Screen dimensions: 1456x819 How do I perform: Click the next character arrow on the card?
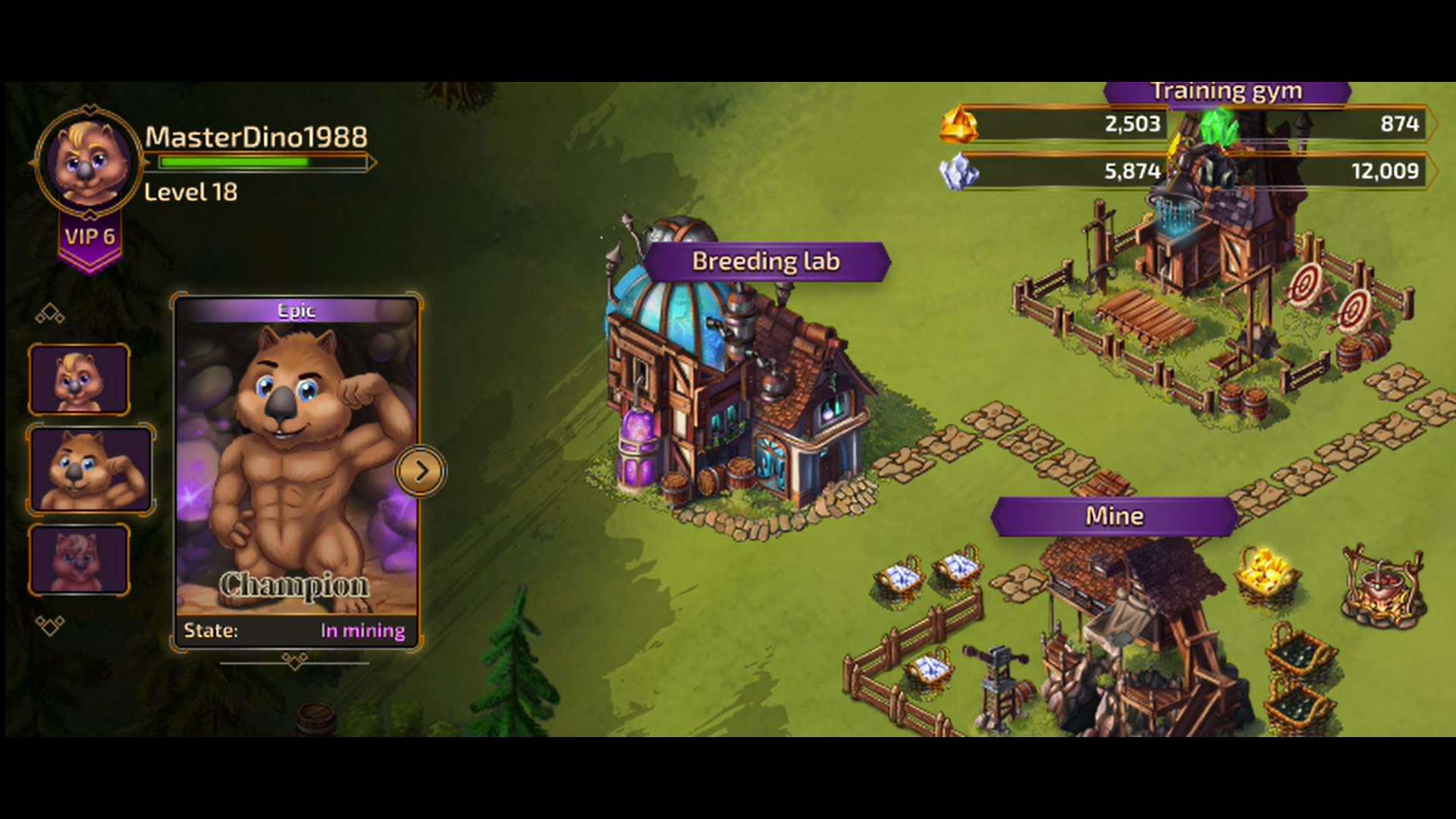coord(422,470)
